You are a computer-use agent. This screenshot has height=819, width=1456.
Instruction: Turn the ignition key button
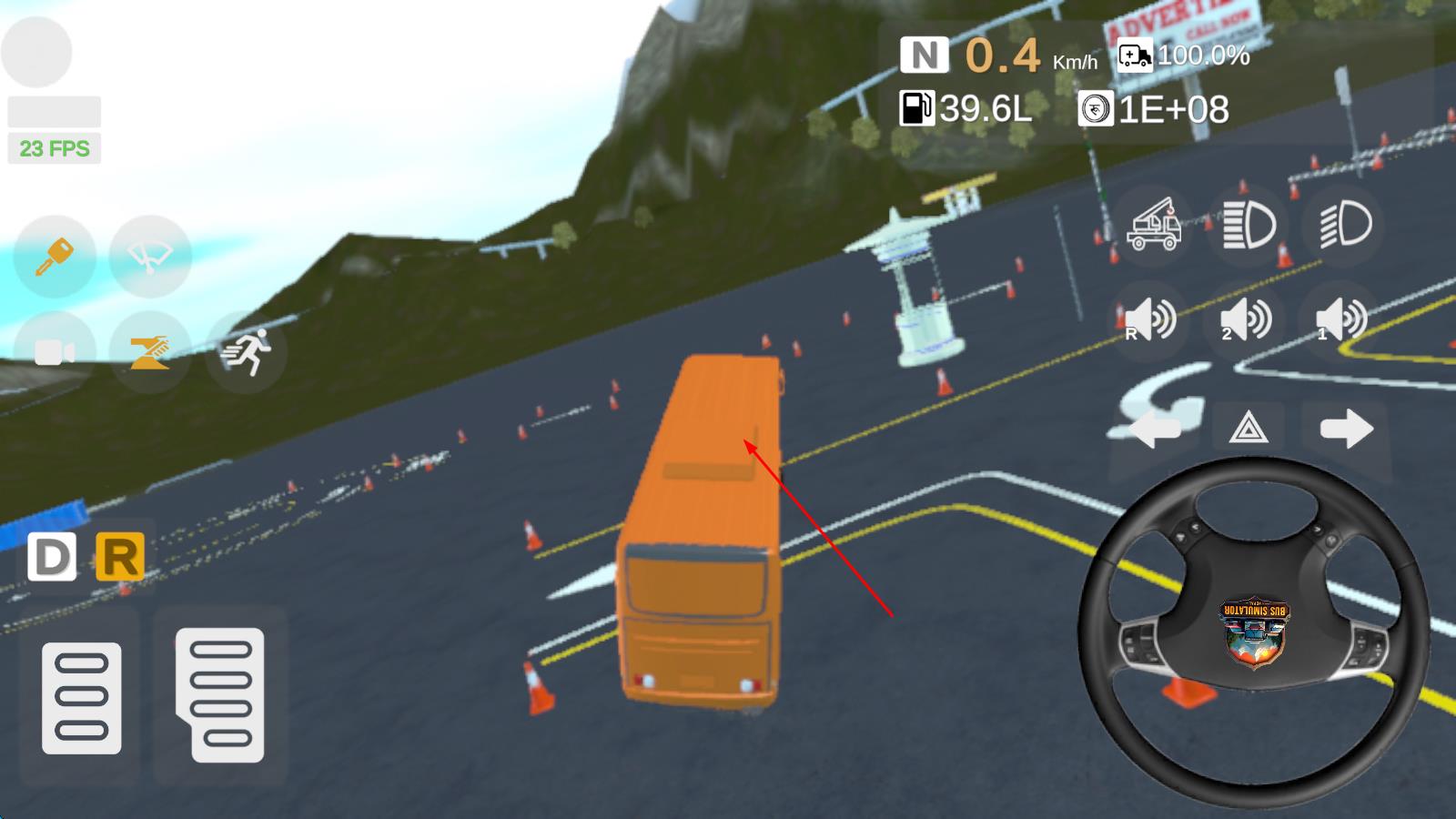click(x=55, y=257)
